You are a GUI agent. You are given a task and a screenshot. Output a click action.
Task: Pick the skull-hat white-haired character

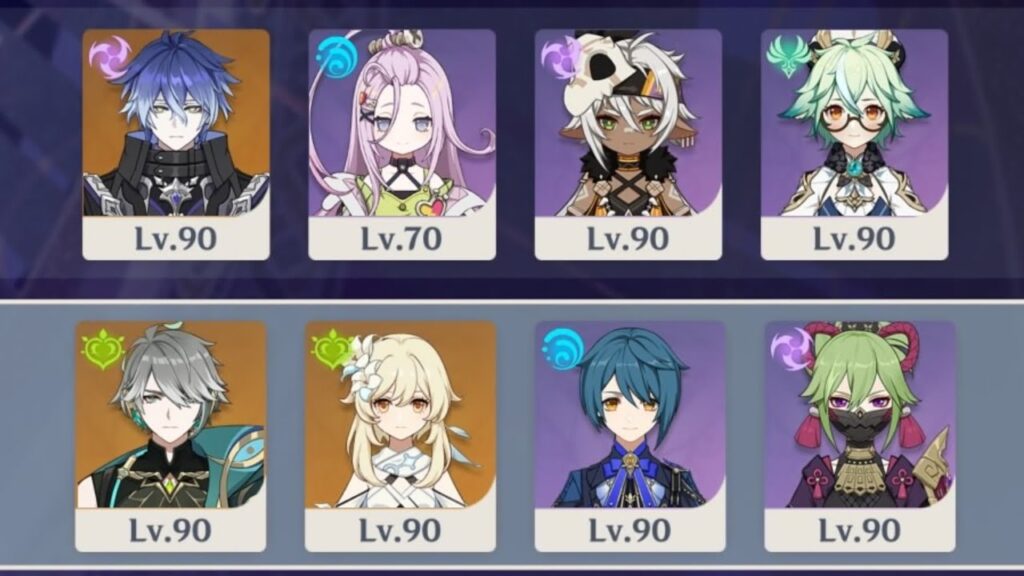[628, 143]
